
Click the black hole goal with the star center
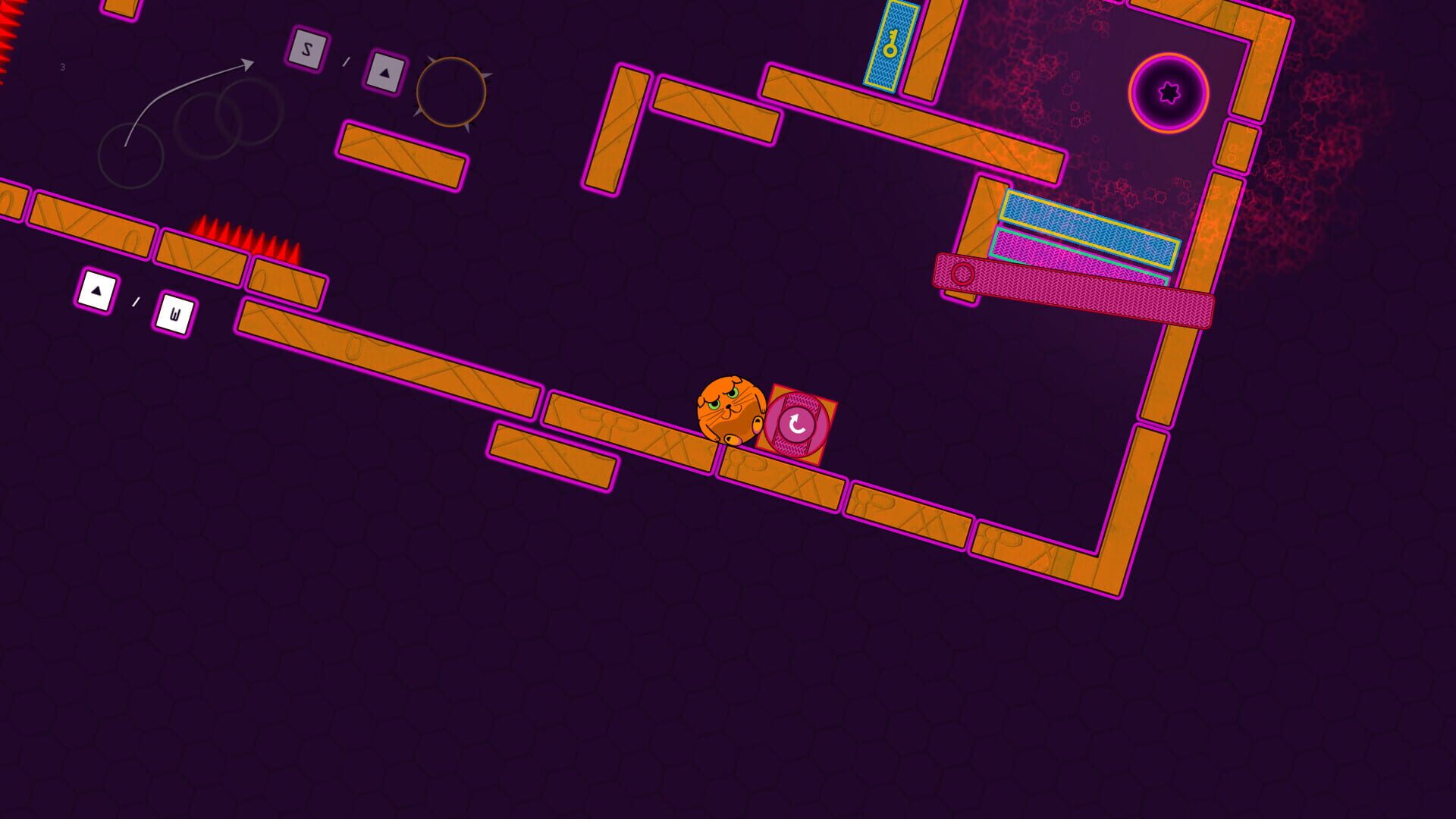click(1170, 93)
